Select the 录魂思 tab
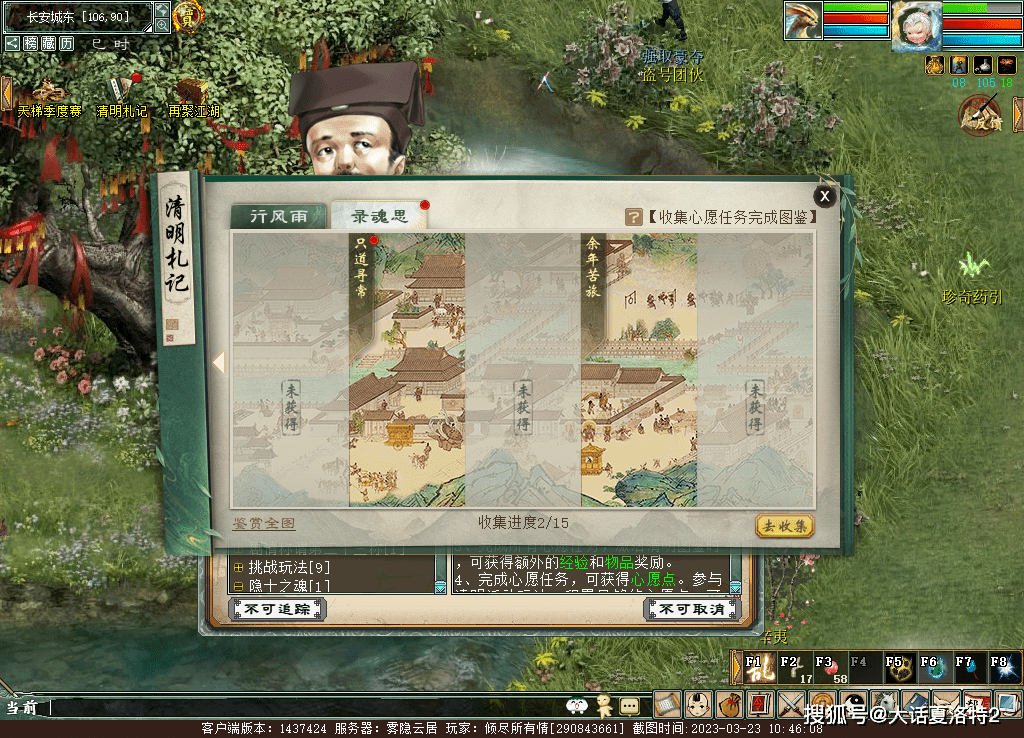The height and width of the screenshot is (738, 1024). (x=377, y=217)
